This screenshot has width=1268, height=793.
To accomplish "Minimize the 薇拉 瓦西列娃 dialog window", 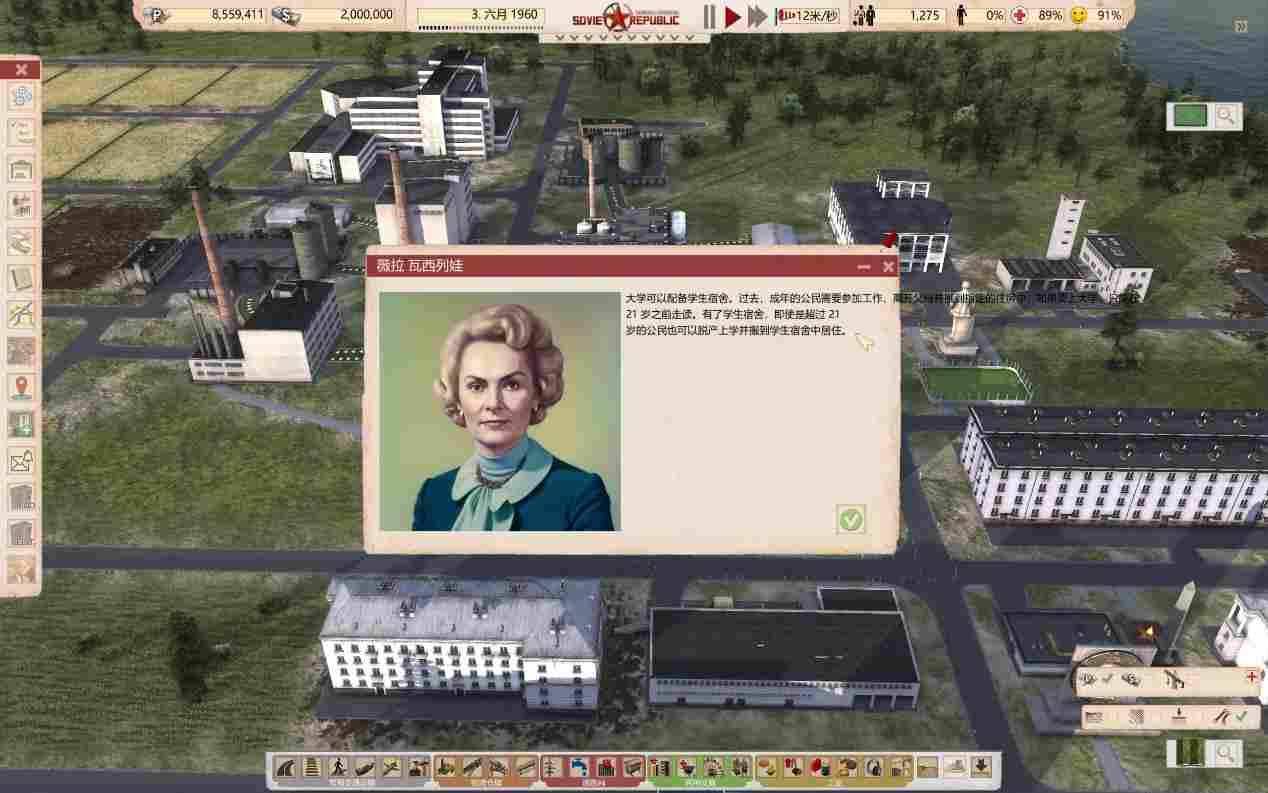I will pyautogui.click(x=864, y=267).
